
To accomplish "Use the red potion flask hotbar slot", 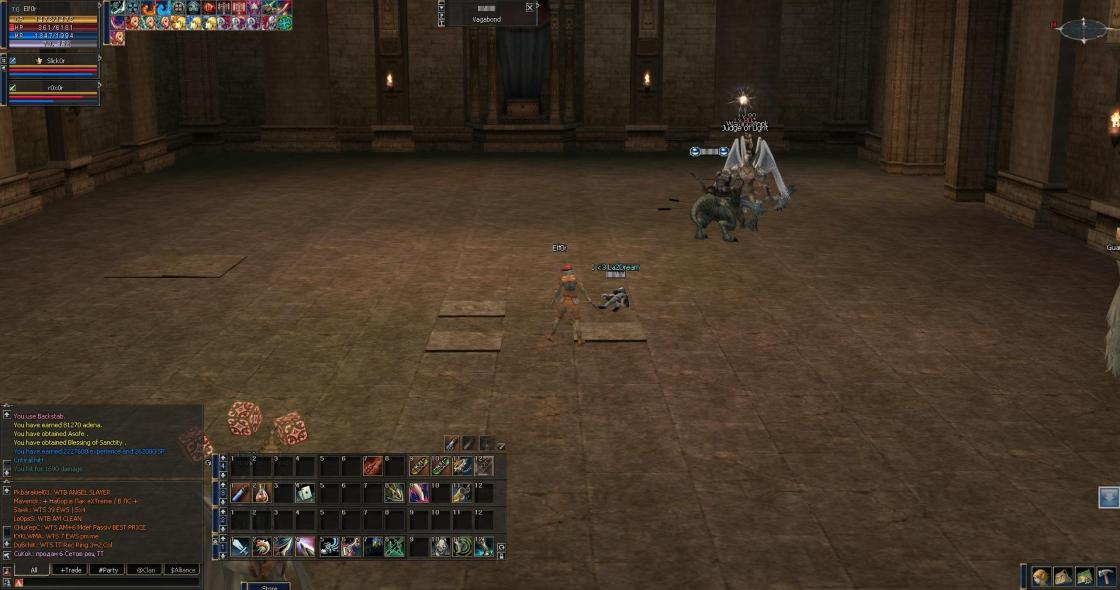I will point(263,493).
